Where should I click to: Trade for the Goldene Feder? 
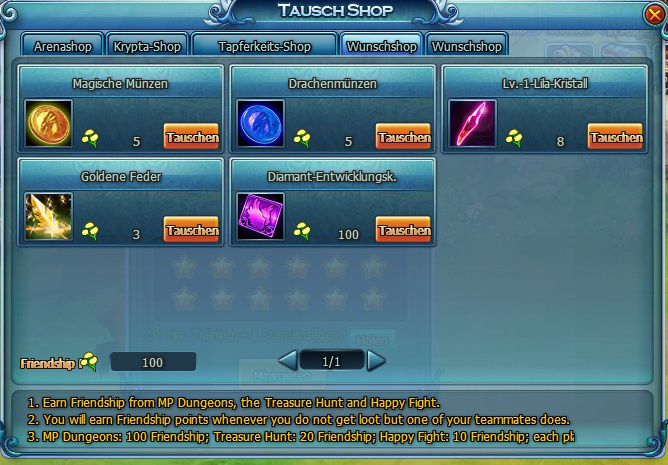pyautogui.click(x=191, y=230)
